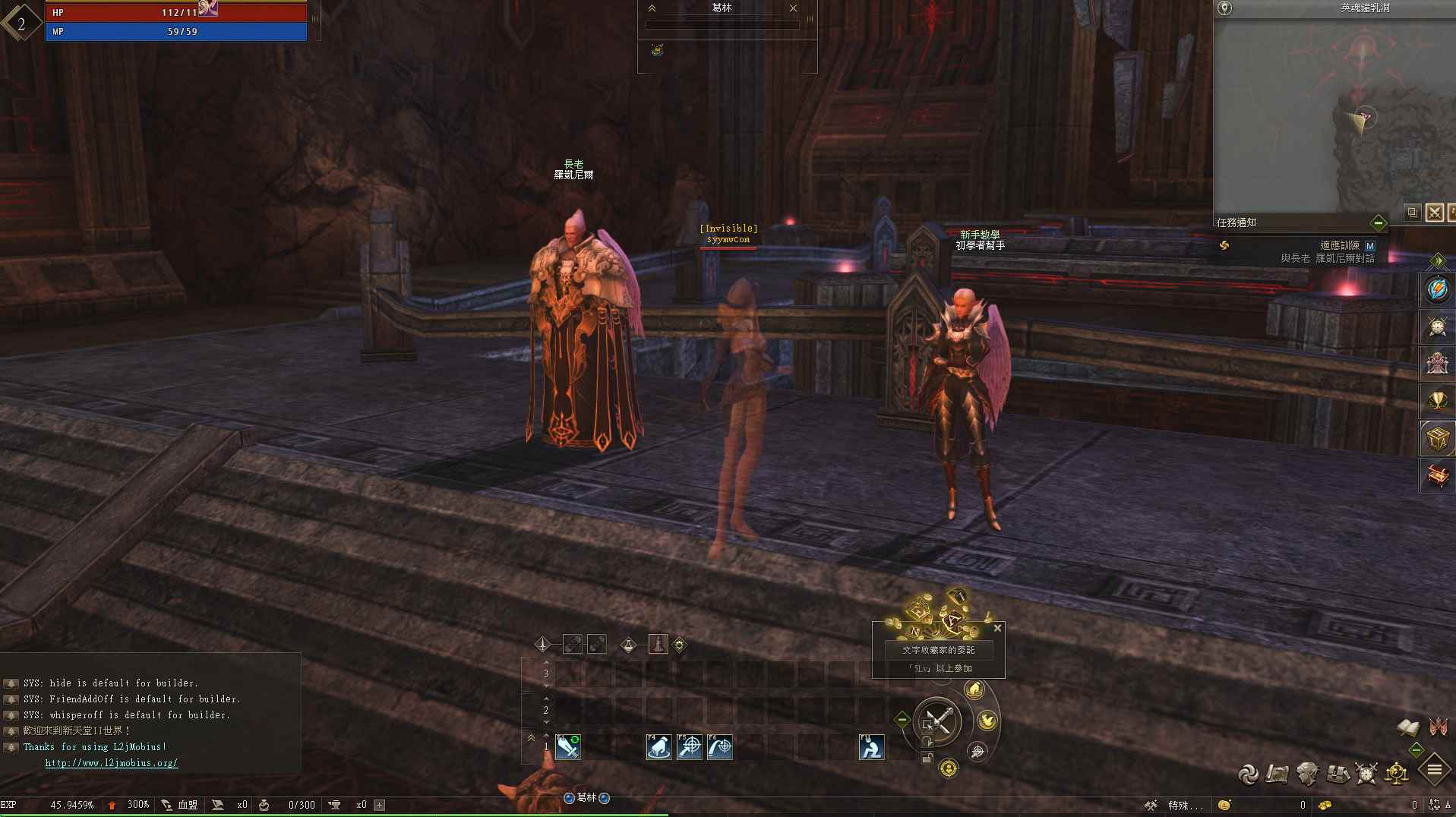Open the clan crossed-swords icon
The width and height of the screenshot is (1456, 817).
click(1365, 773)
